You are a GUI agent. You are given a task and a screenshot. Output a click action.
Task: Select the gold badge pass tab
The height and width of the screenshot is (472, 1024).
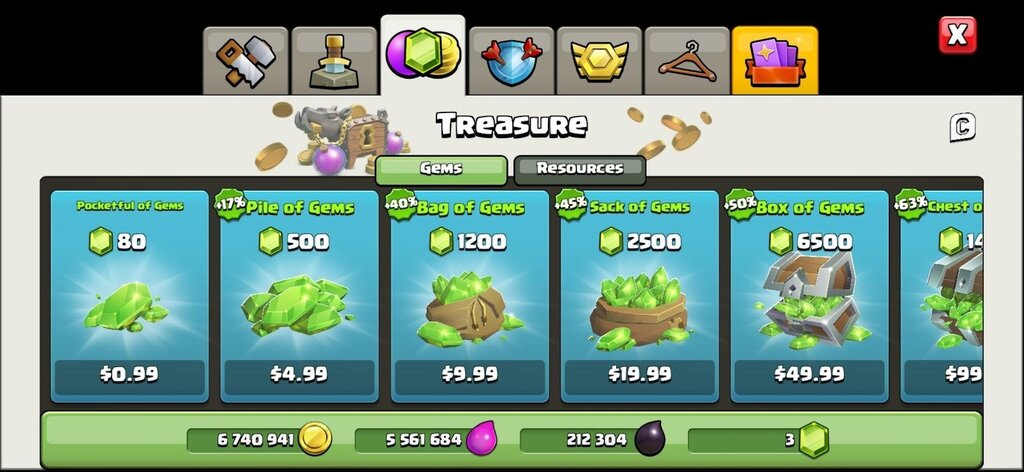[x=599, y=61]
